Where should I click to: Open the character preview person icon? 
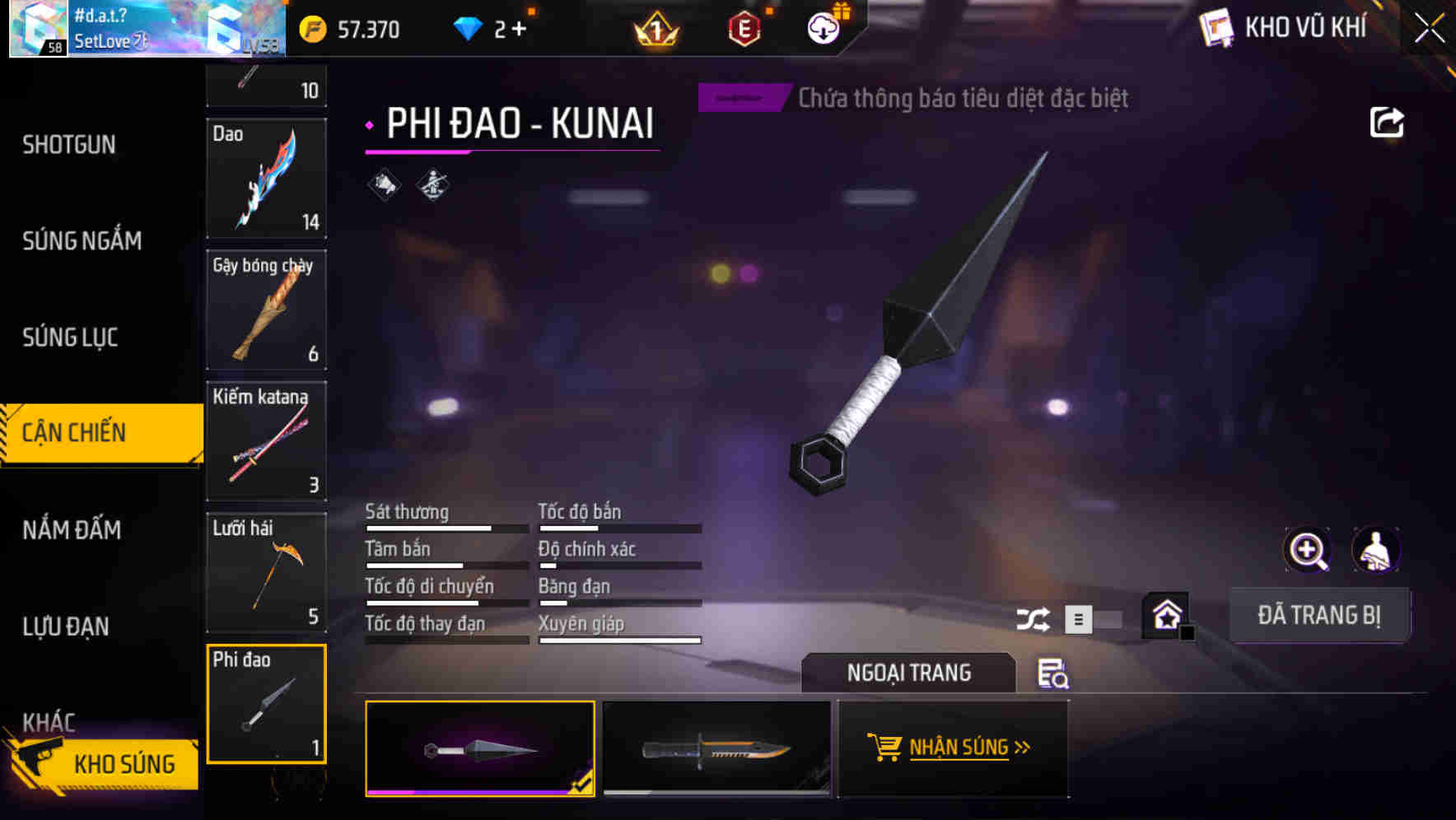pos(1376,550)
